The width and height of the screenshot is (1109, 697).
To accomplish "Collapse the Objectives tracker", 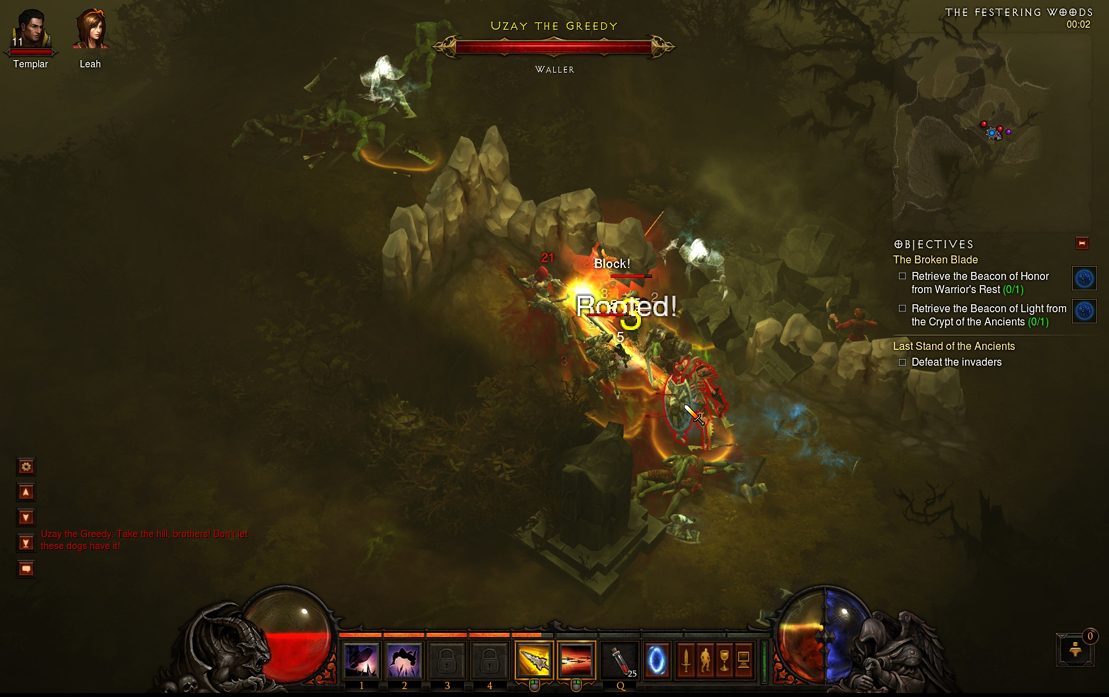I will coord(1081,243).
